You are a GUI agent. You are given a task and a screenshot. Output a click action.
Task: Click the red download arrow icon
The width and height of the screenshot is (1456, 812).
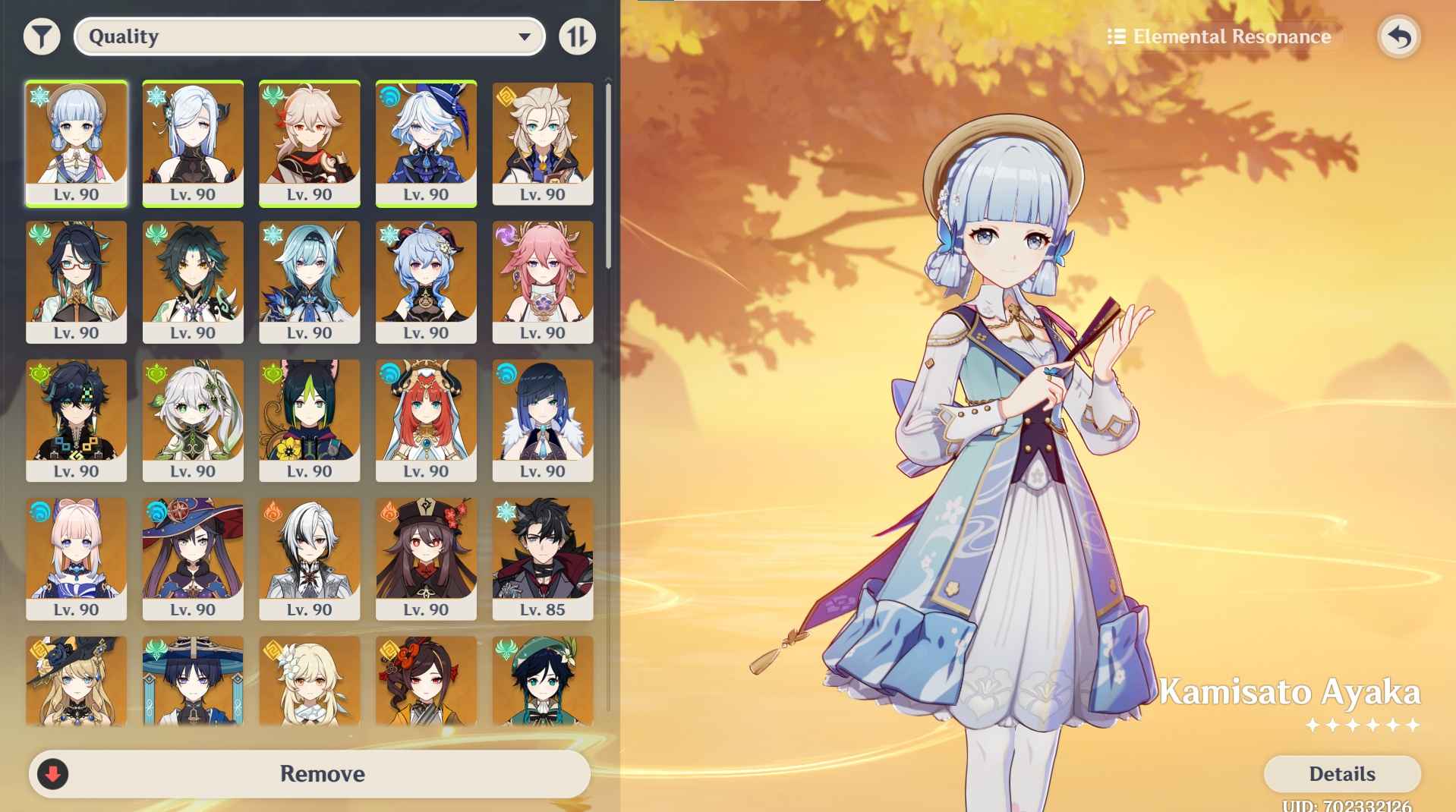[52, 774]
